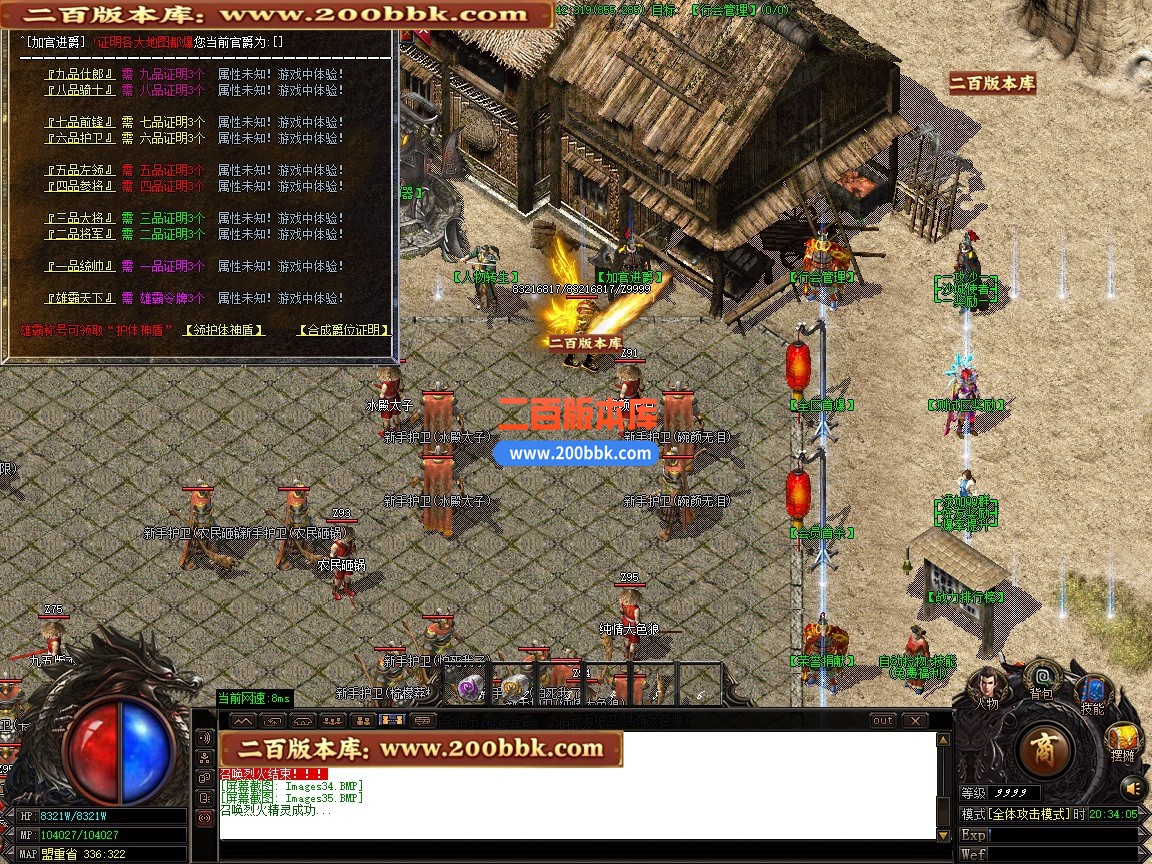Screen dimensions: 1152x864
Task: Open the 商 shop button
Action: (1045, 749)
